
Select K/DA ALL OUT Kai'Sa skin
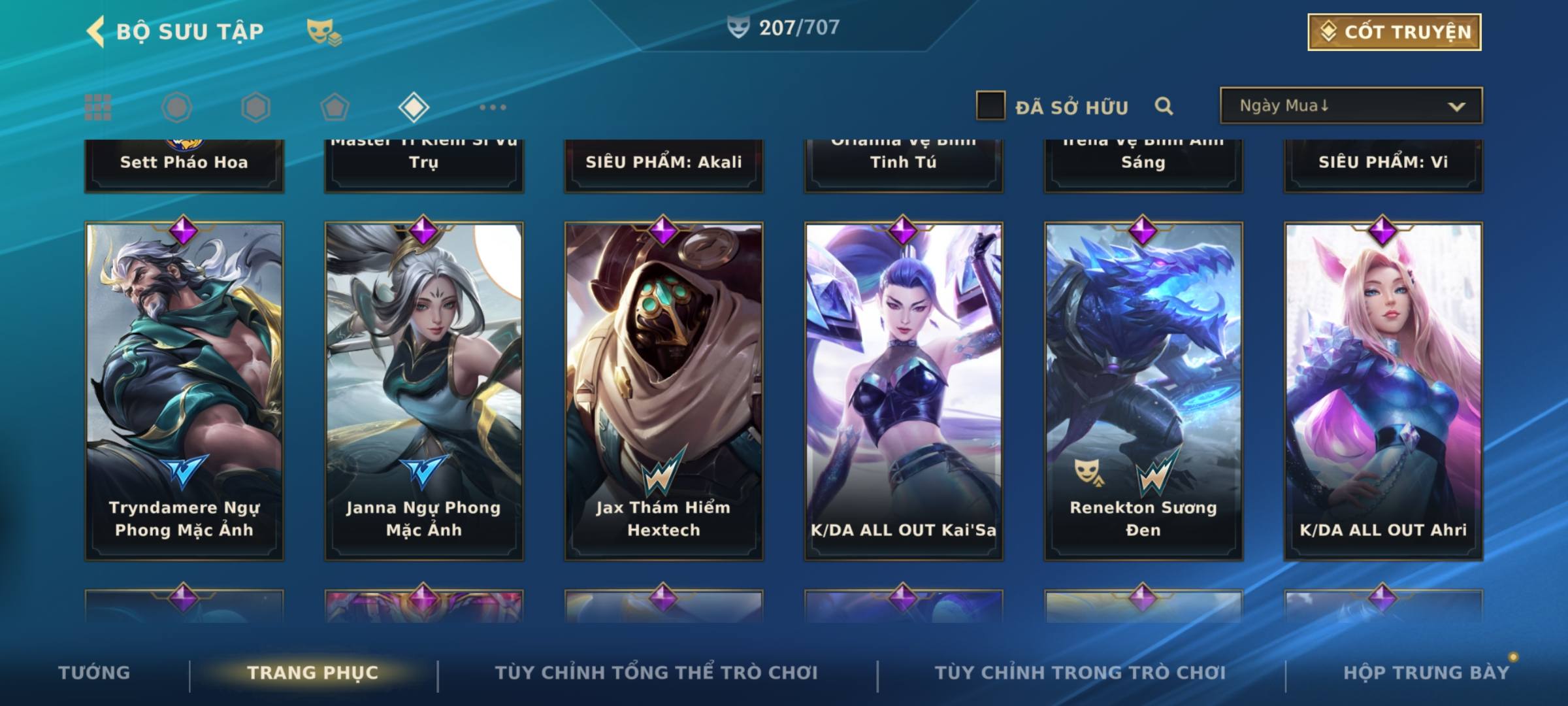point(904,391)
